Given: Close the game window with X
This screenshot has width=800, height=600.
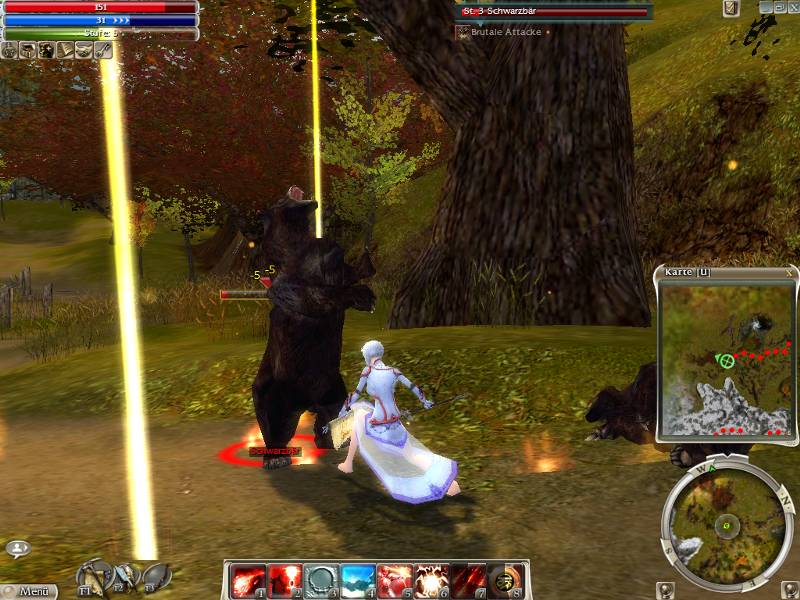Looking at the screenshot, I should tap(792, 7).
